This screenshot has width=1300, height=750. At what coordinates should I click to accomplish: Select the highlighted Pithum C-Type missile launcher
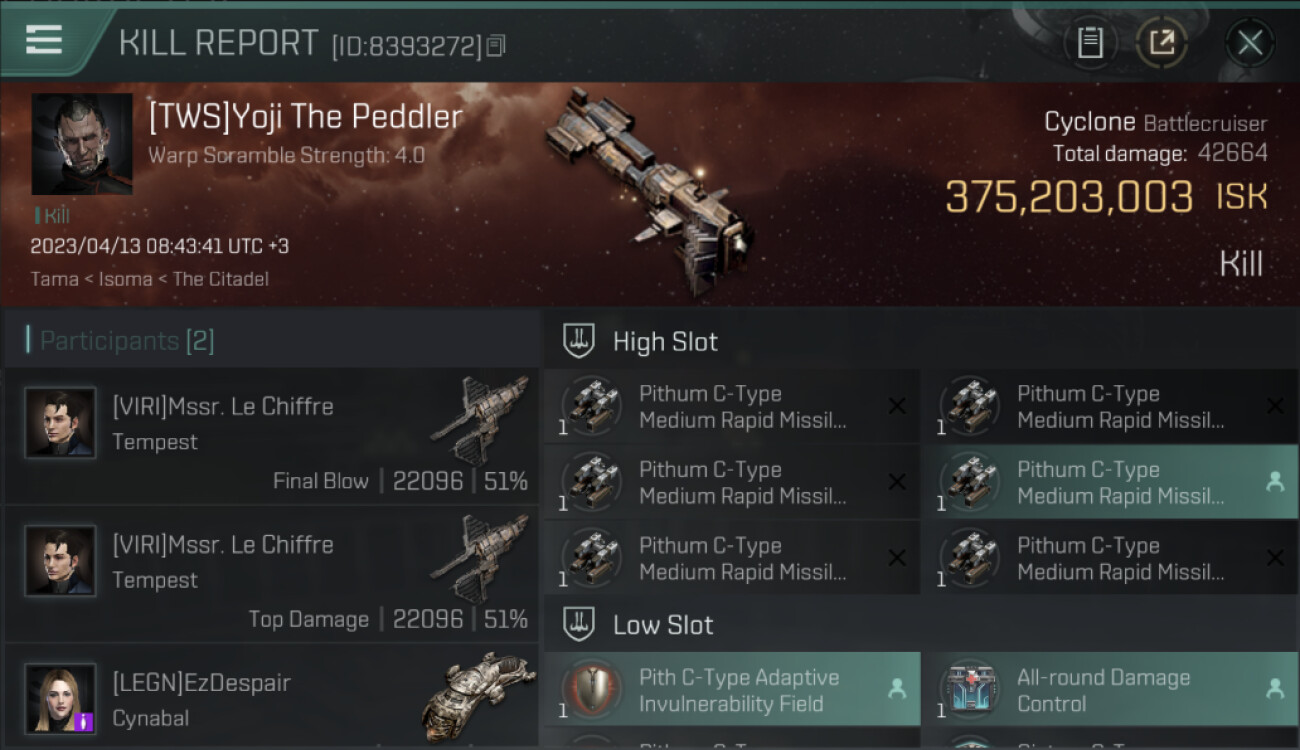(x=1108, y=482)
